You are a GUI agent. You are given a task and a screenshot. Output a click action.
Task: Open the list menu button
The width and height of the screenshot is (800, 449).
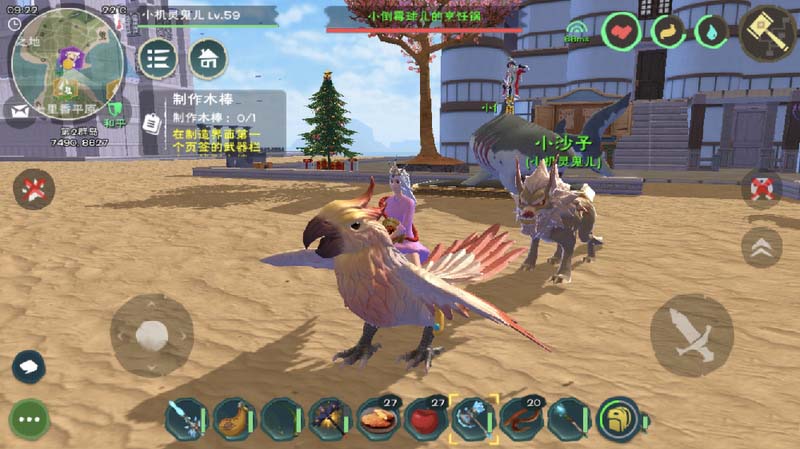(x=157, y=59)
